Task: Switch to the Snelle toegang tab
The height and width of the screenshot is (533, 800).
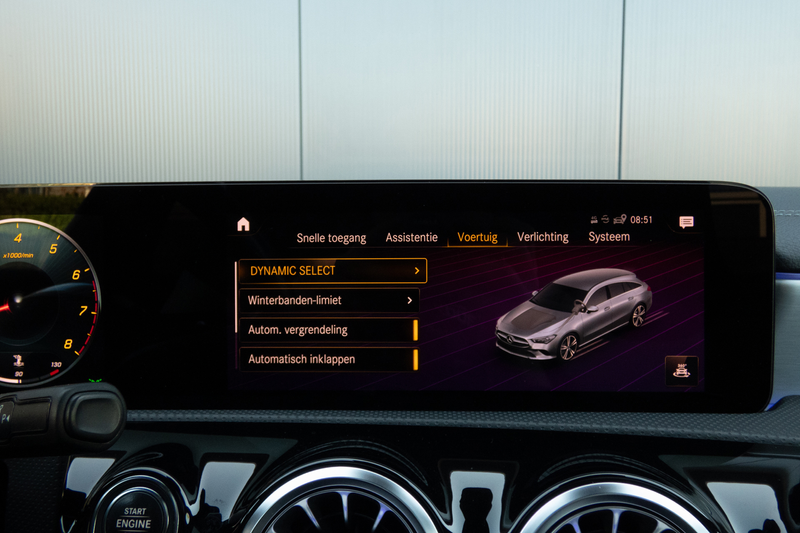Action: (331, 238)
